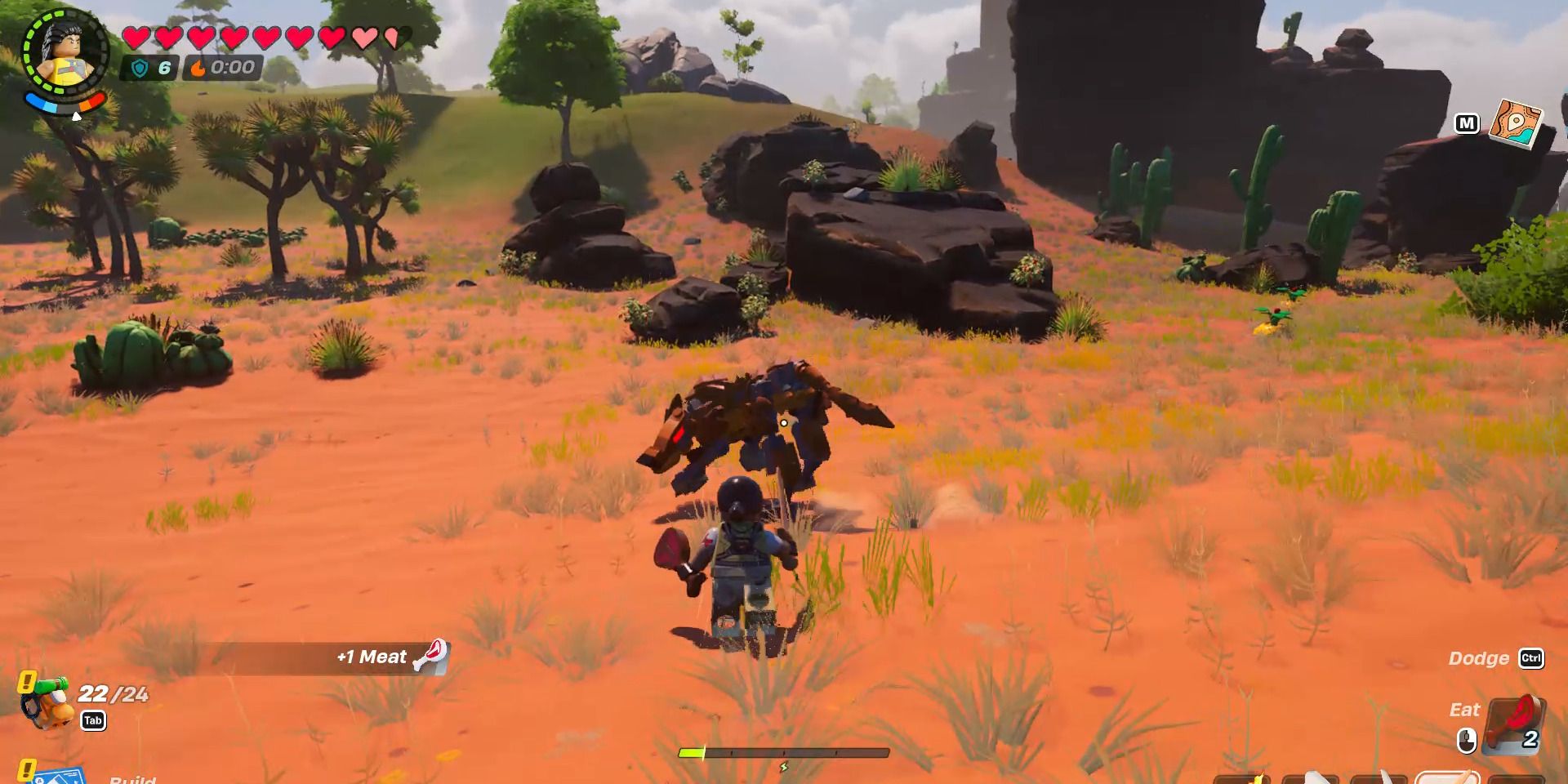Select the Eat action label
Viewport: 1568px width, 784px height.
[1465, 710]
